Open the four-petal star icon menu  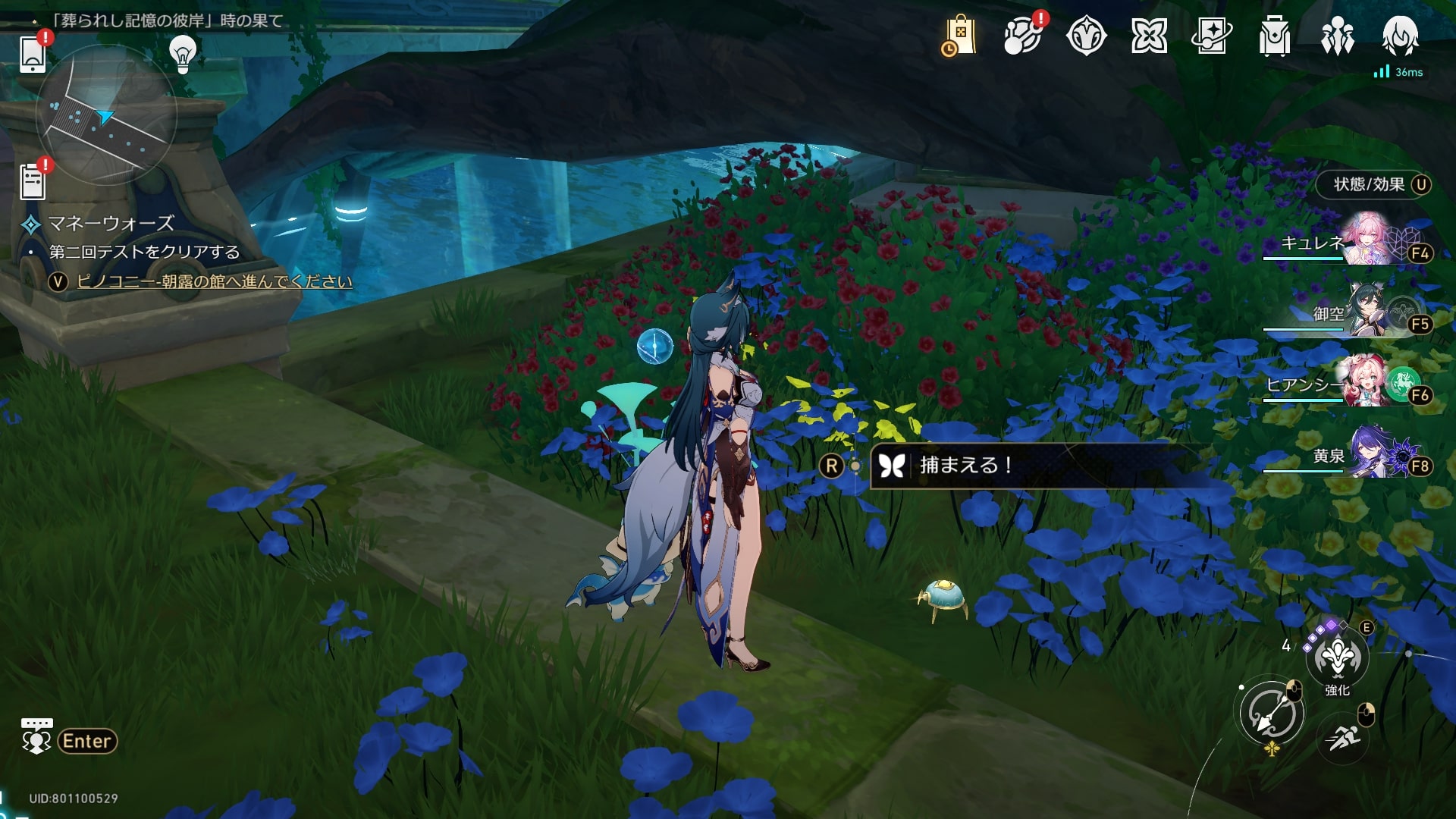tap(1149, 36)
